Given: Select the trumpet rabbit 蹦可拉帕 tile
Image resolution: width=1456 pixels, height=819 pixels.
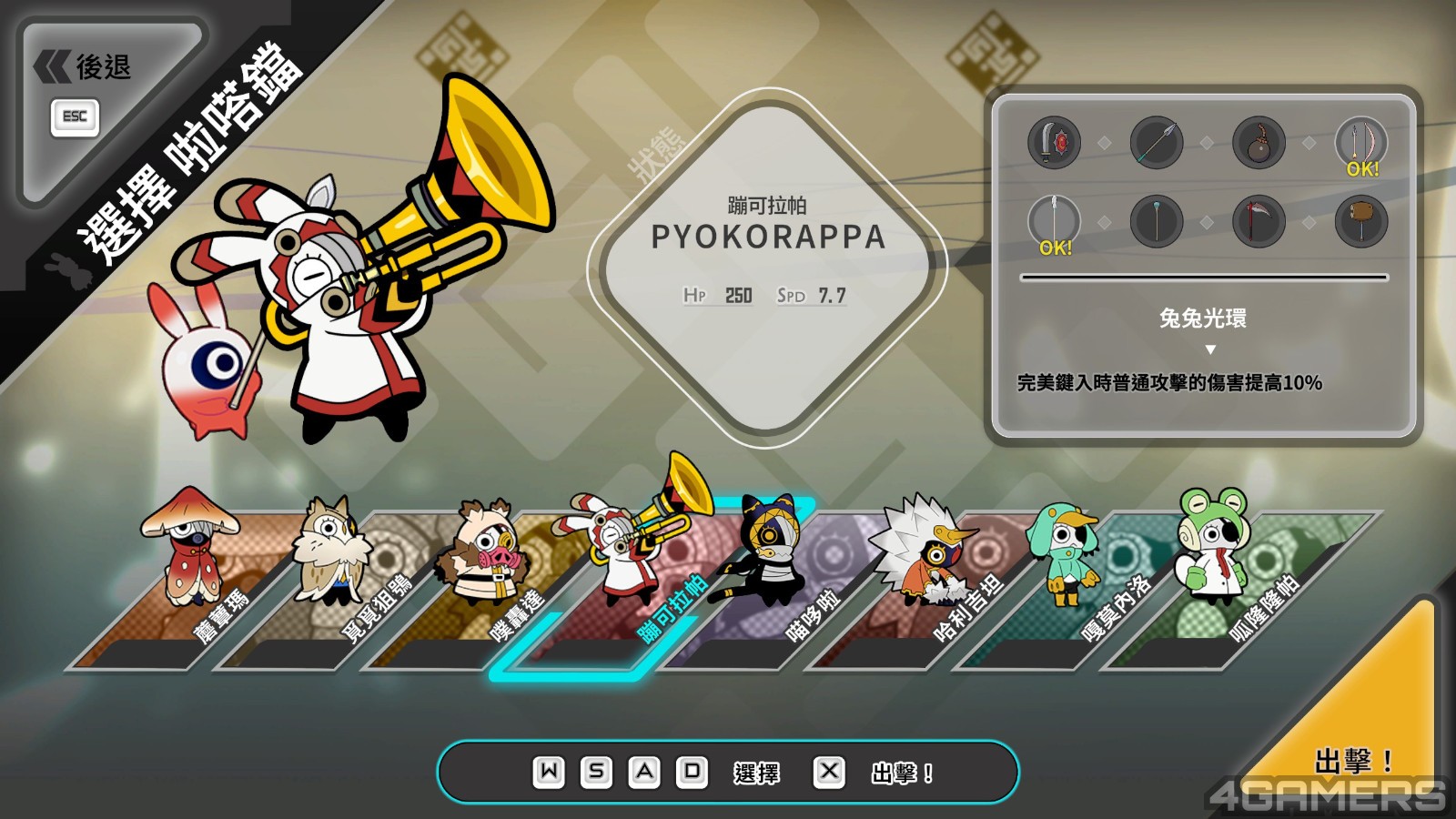Looking at the screenshot, I should pos(628,582).
